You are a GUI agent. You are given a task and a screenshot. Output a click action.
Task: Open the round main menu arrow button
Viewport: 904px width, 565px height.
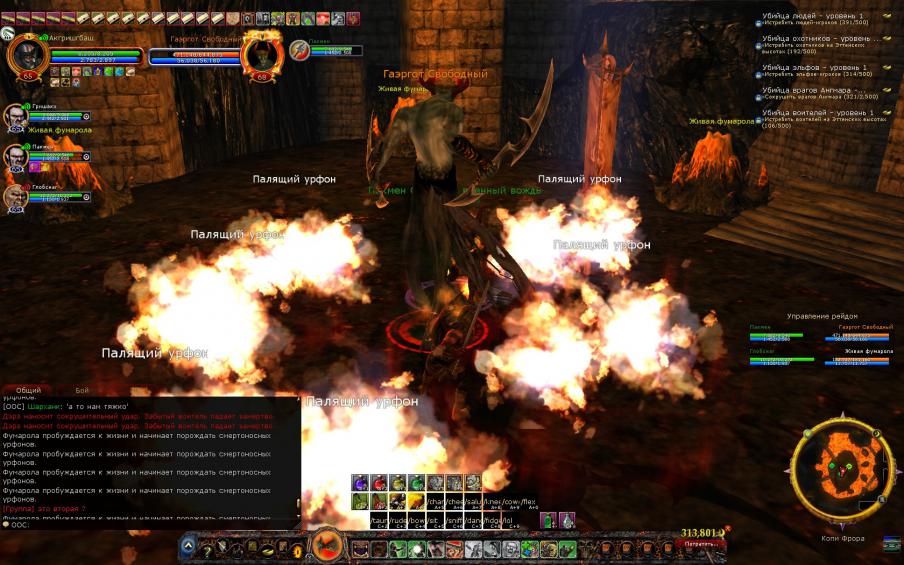pyautogui.click(x=187, y=547)
